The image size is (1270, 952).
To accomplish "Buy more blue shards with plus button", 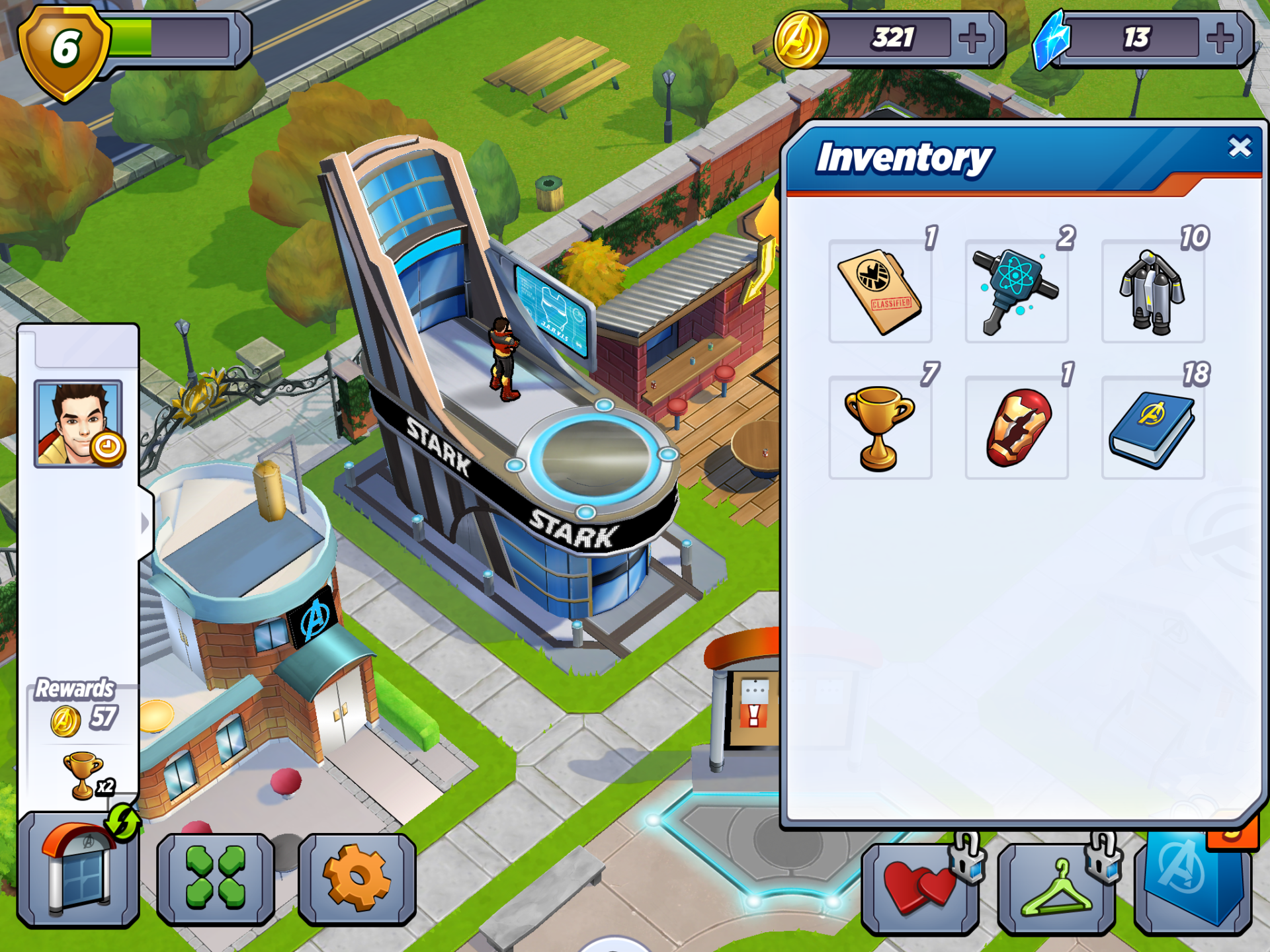I will 1220,38.
